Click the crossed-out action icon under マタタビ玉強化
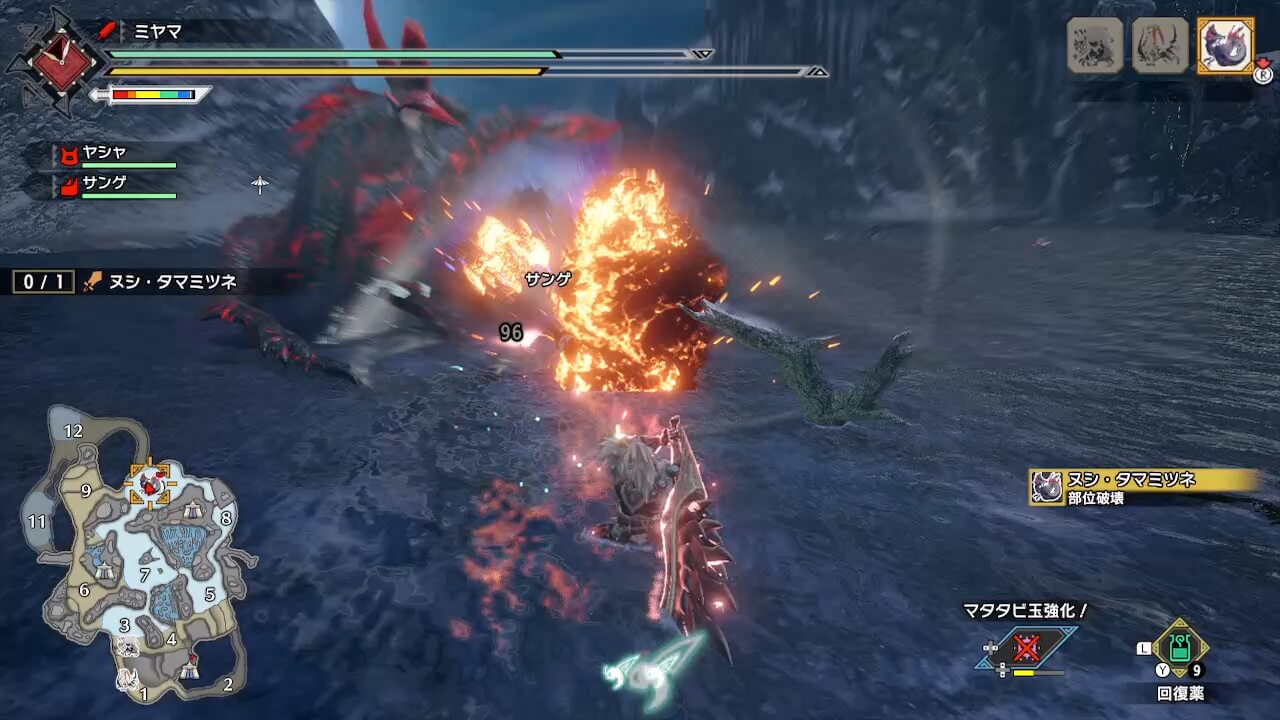The image size is (1280, 720). [1026, 648]
